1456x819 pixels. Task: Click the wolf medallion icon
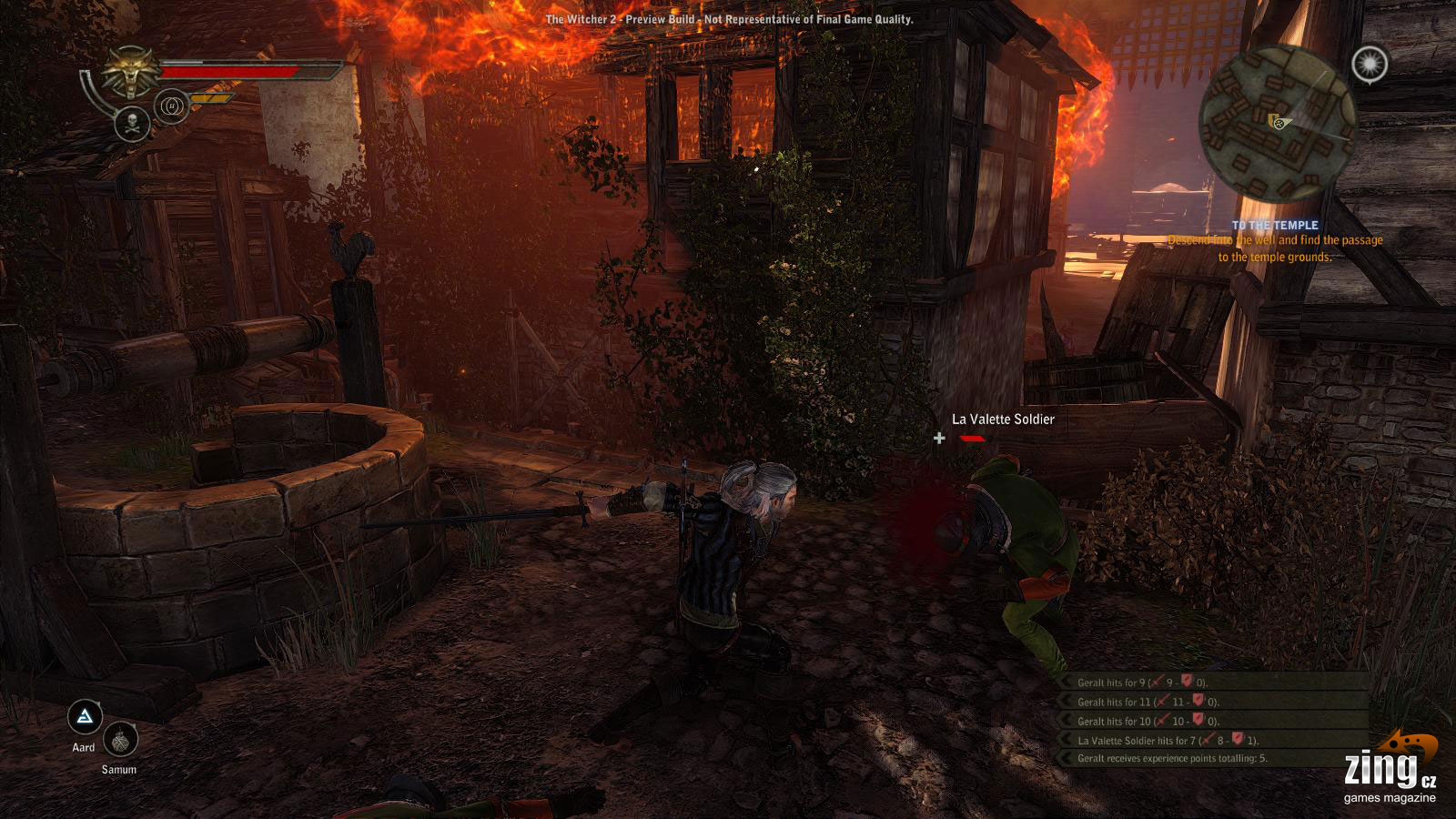pos(131,71)
